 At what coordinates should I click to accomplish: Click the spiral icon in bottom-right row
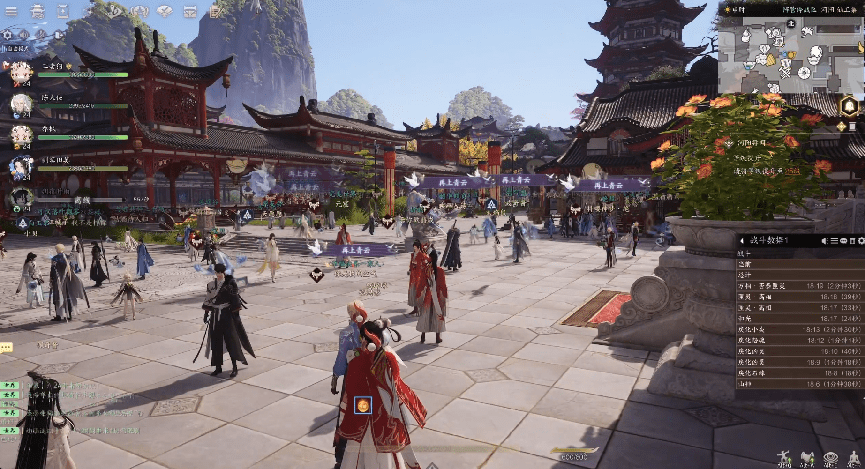point(831,458)
